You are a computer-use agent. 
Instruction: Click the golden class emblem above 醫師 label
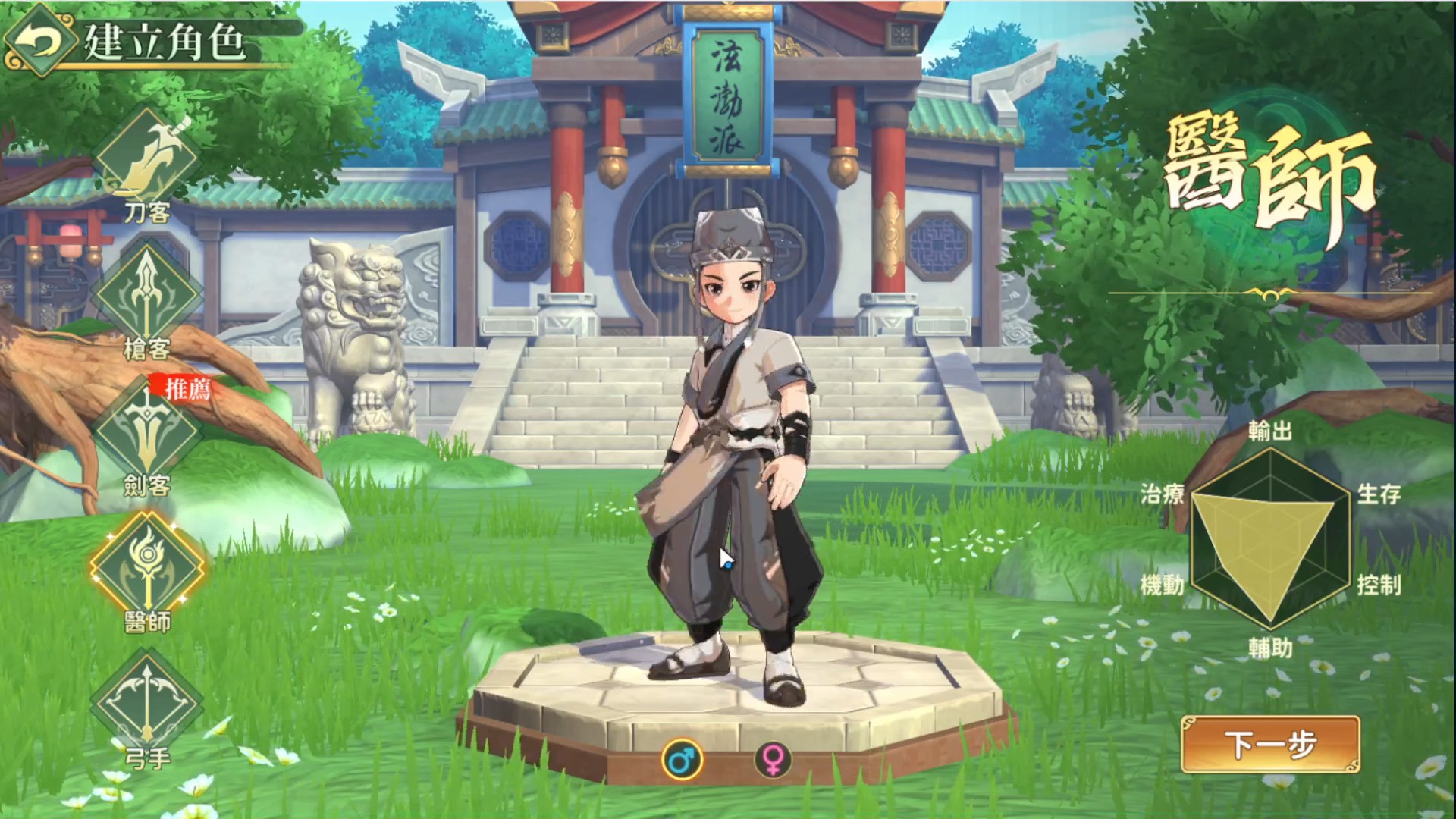coord(146,563)
